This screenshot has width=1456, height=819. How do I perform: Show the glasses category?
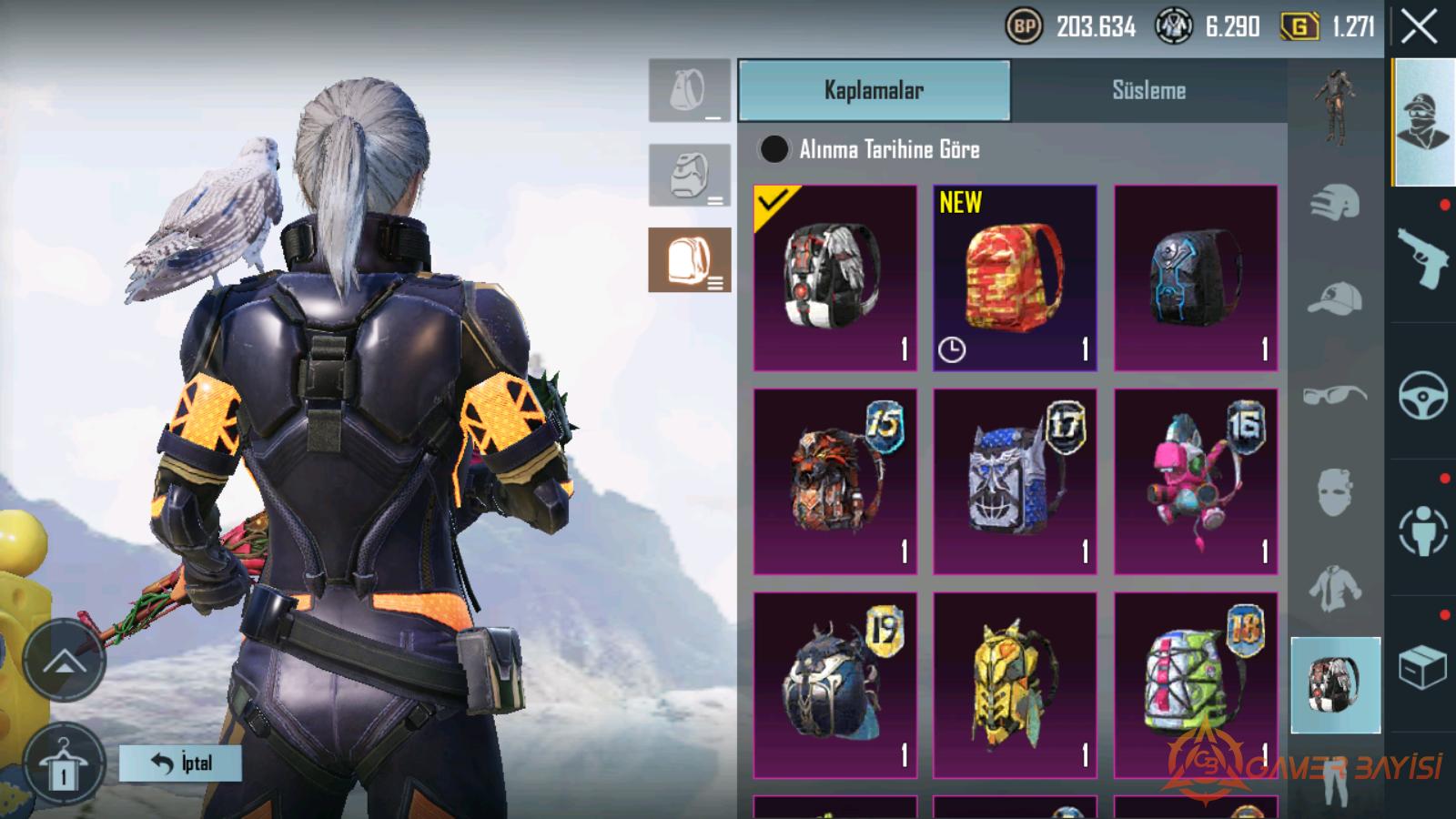[x=1335, y=395]
